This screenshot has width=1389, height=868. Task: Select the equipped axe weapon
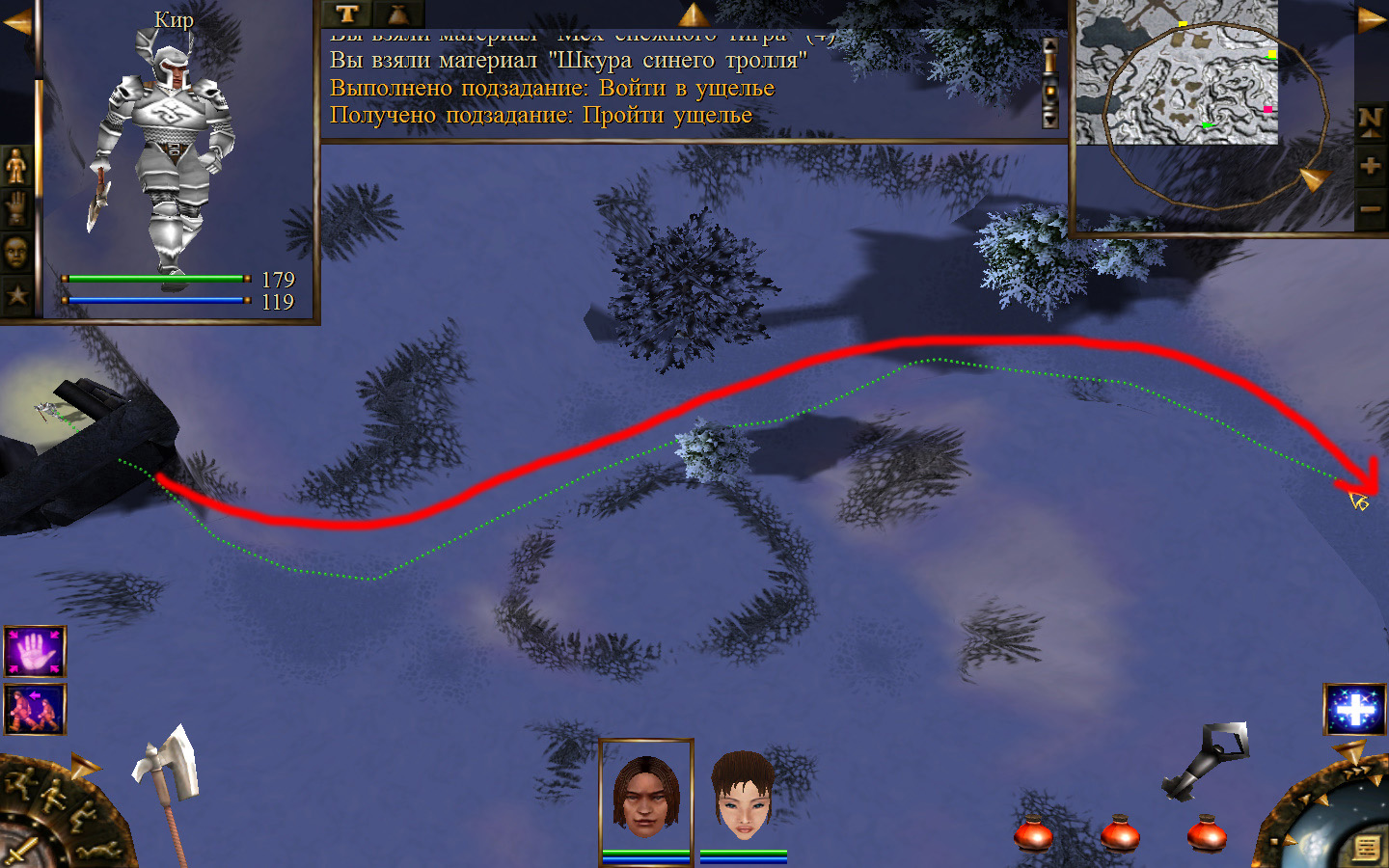(x=170, y=772)
